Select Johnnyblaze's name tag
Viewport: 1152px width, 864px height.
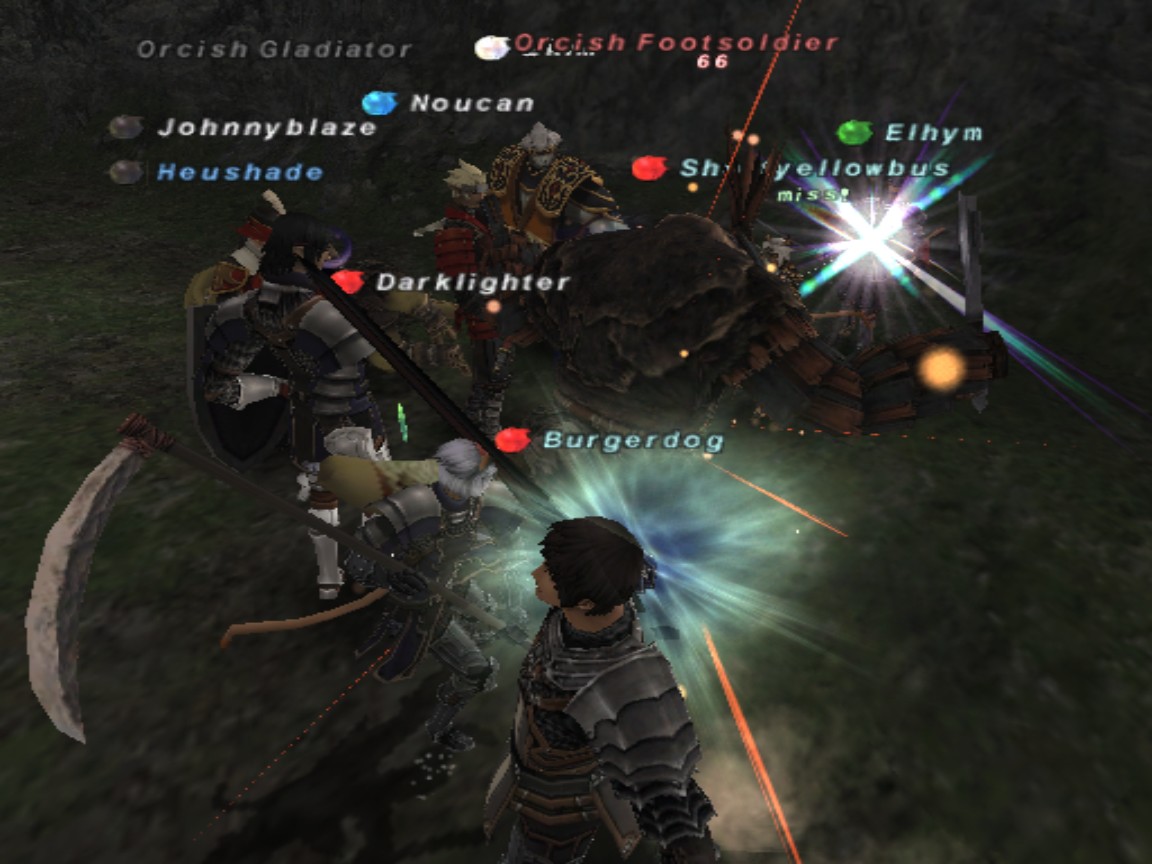point(267,128)
